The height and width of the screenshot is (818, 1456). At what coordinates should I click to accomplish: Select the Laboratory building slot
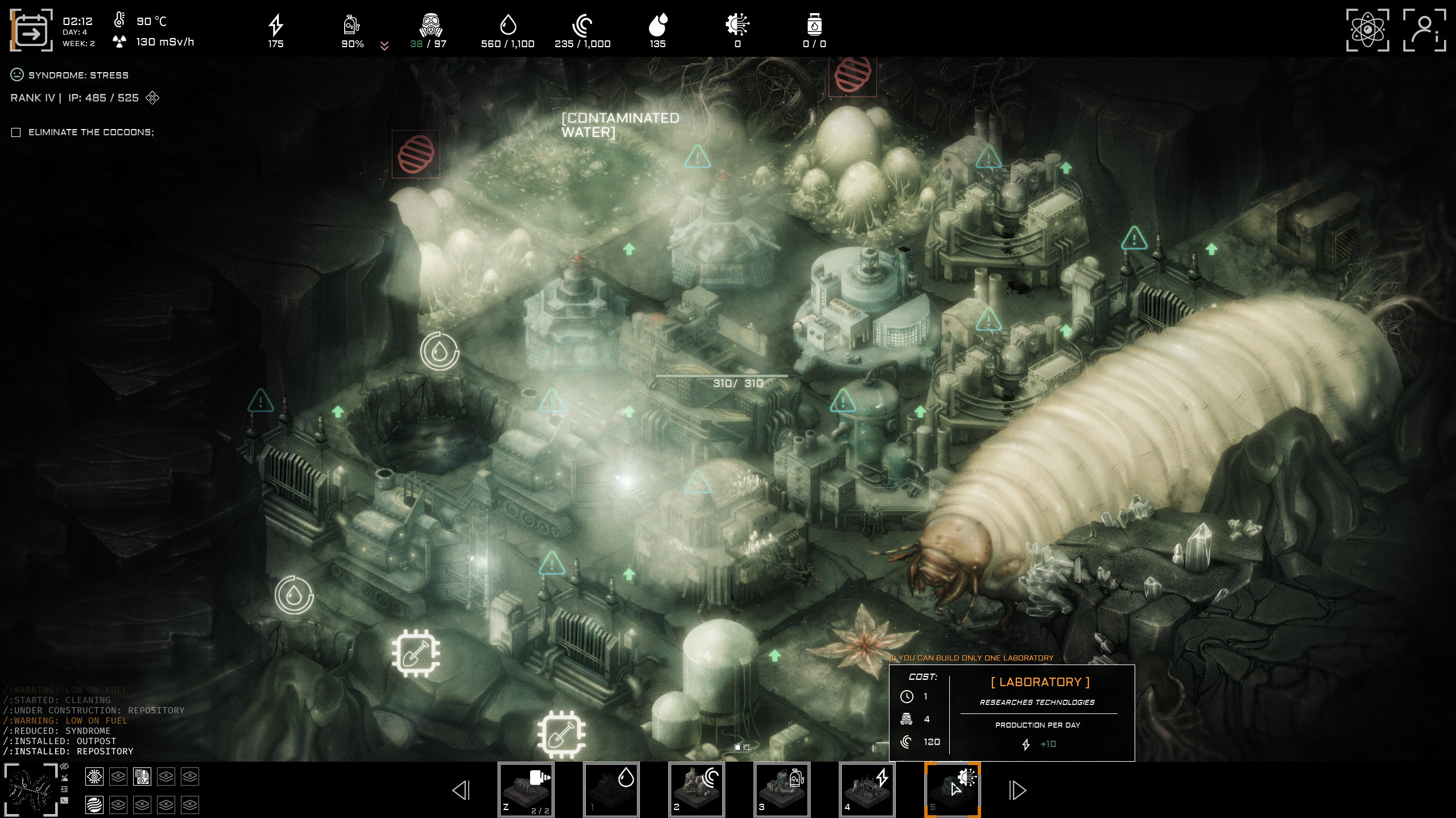coord(952,790)
